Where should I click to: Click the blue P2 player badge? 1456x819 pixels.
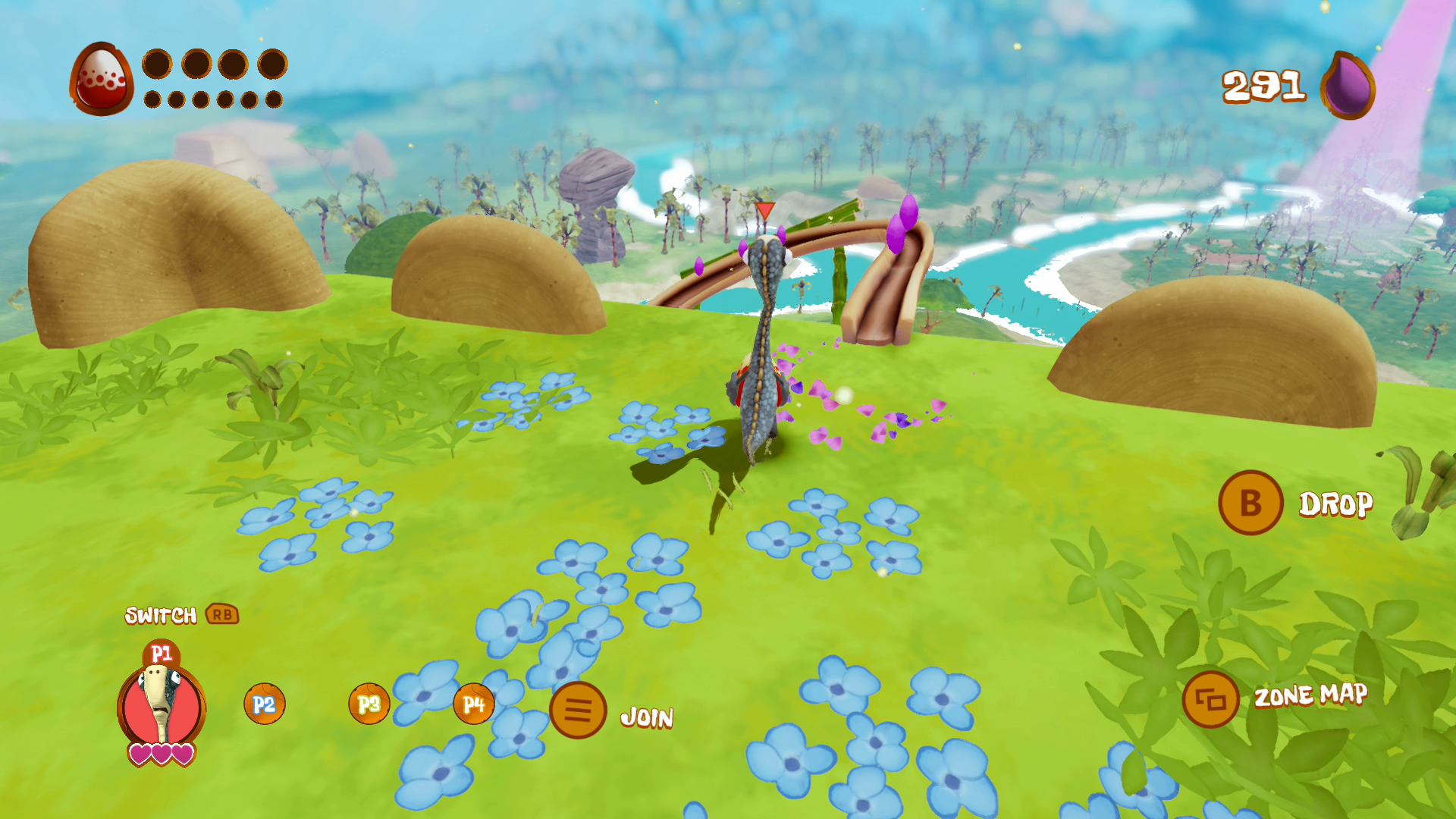click(264, 704)
